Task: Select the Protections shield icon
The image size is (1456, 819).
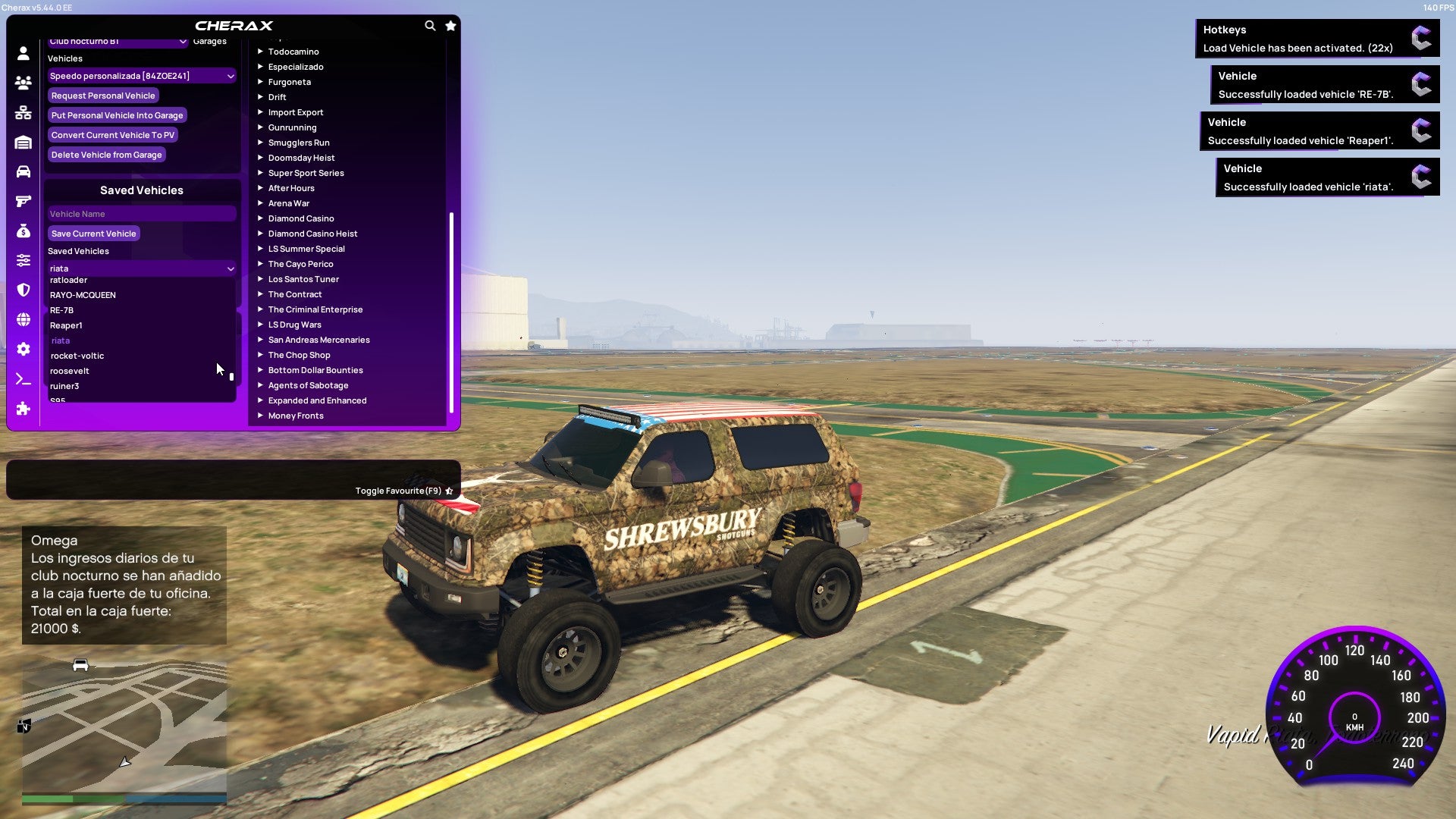Action: pos(23,288)
